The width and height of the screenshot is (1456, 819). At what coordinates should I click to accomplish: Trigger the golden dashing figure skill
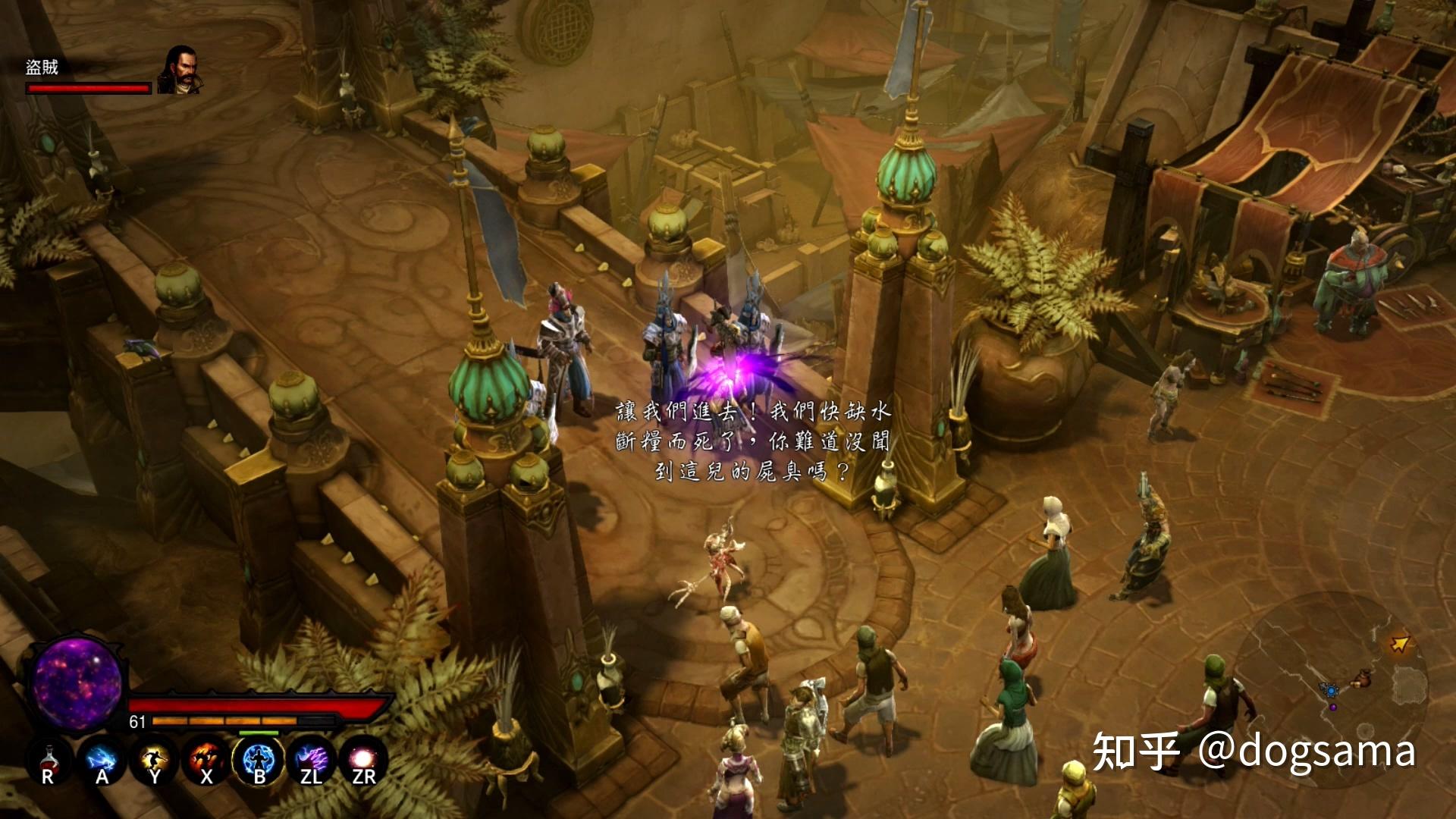(154, 761)
